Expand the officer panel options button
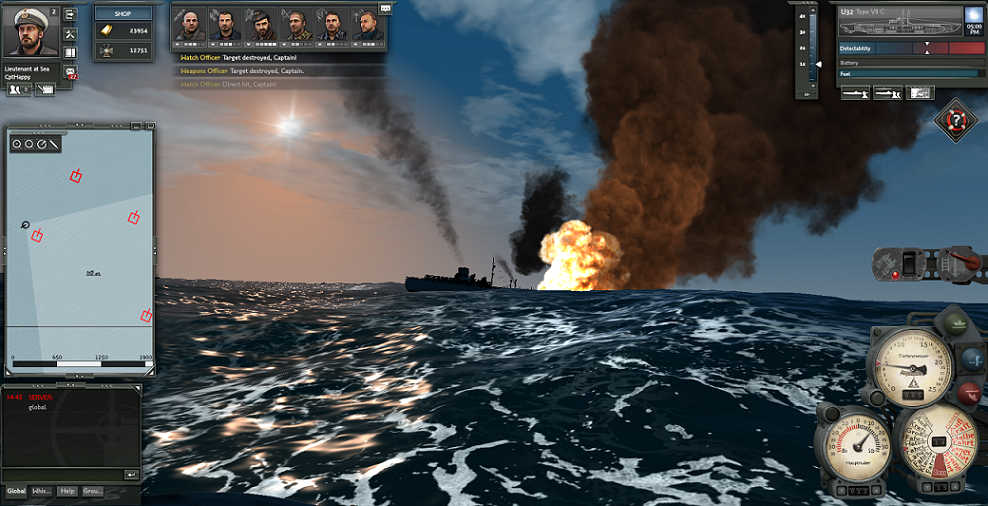Viewport: 988px width, 506px height. (x=385, y=7)
